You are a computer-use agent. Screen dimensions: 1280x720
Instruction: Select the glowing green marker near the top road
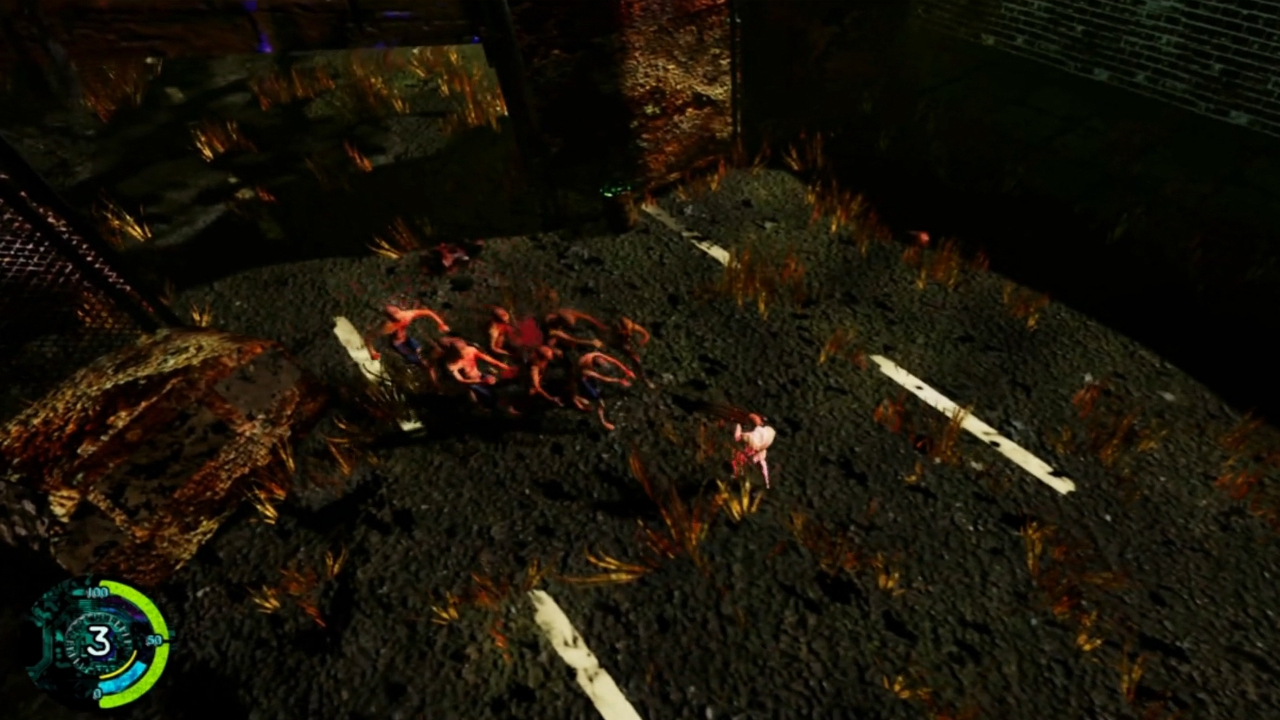pyautogui.click(x=613, y=190)
